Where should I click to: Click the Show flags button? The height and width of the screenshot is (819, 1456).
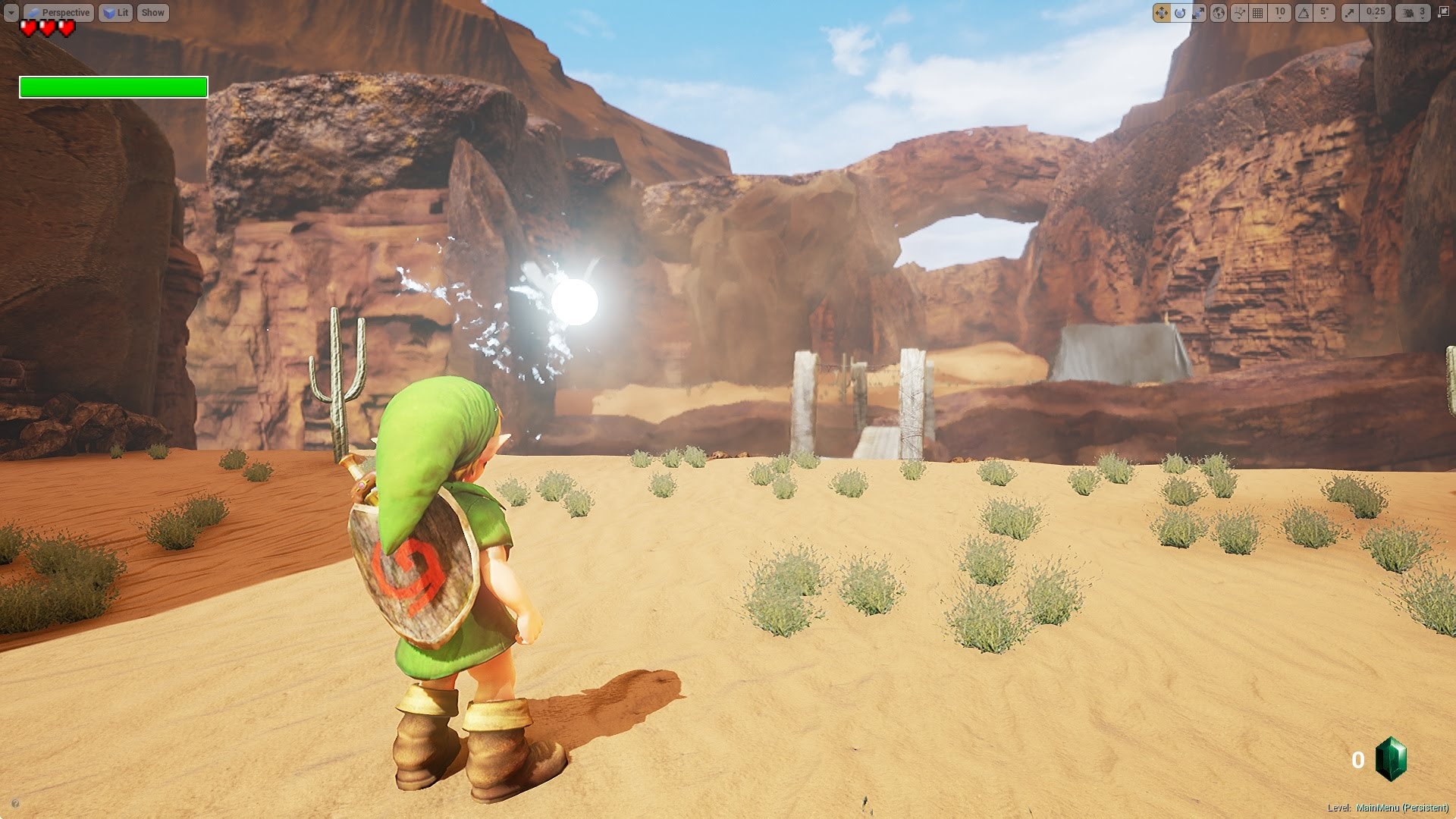pyautogui.click(x=152, y=12)
